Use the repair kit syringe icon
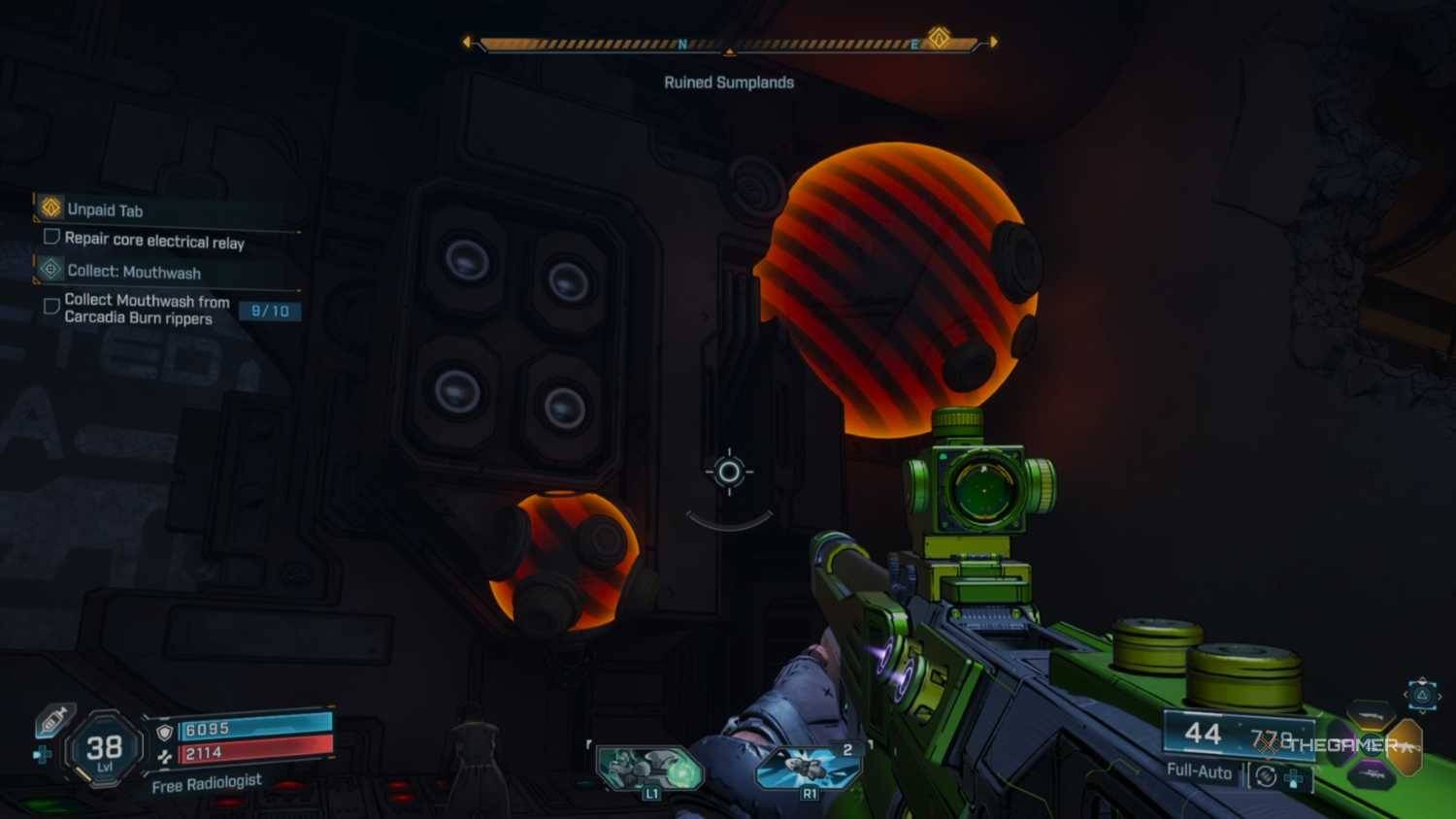Viewport: 1456px width, 819px height. coord(54,720)
